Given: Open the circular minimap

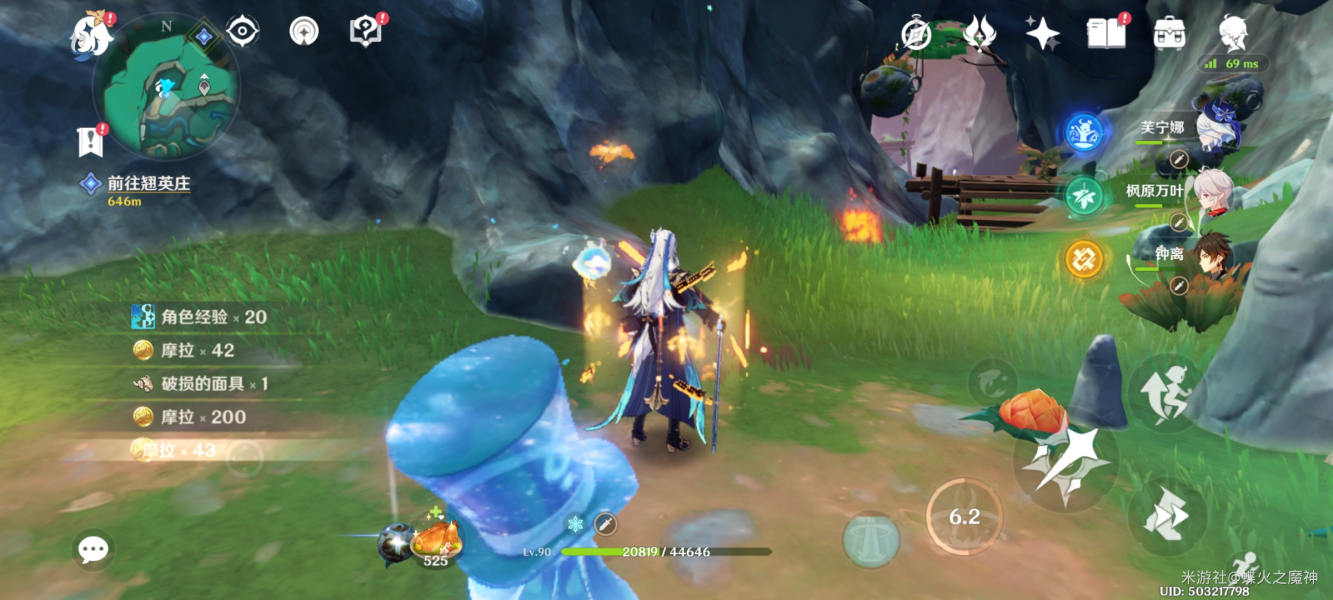Looking at the screenshot, I should (x=166, y=87).
